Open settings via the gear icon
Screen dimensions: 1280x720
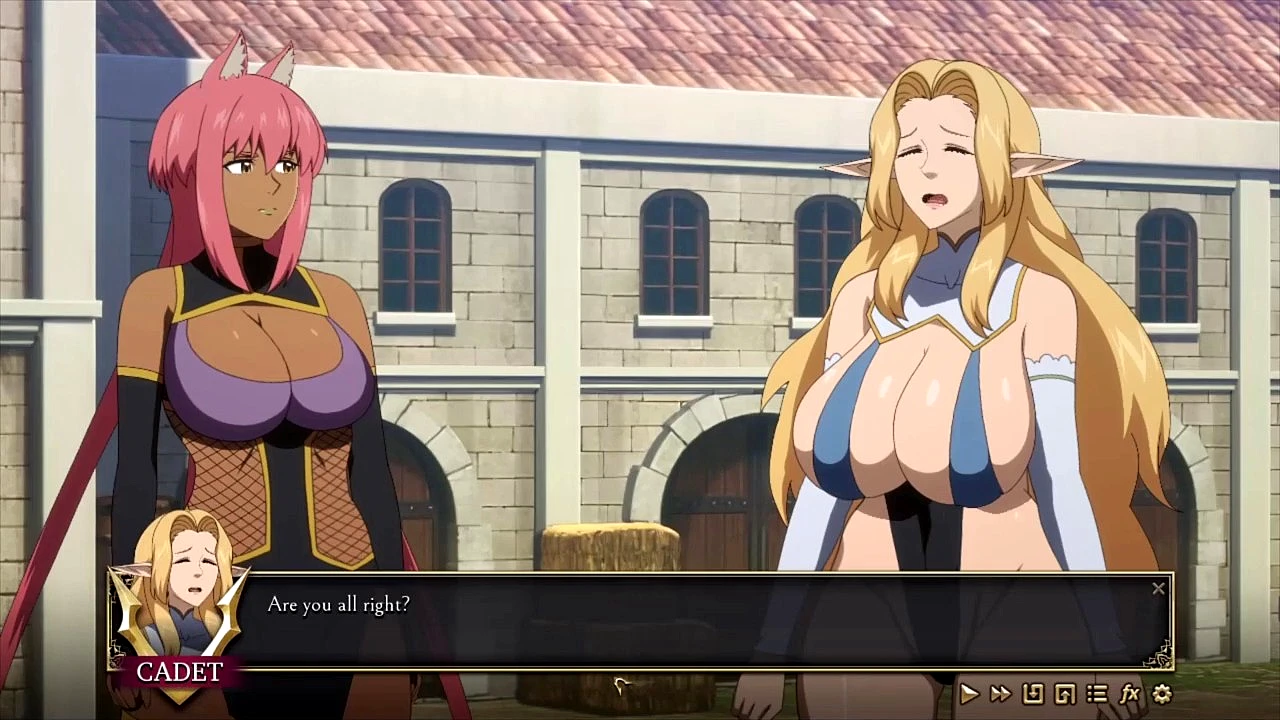[1162, 693]
